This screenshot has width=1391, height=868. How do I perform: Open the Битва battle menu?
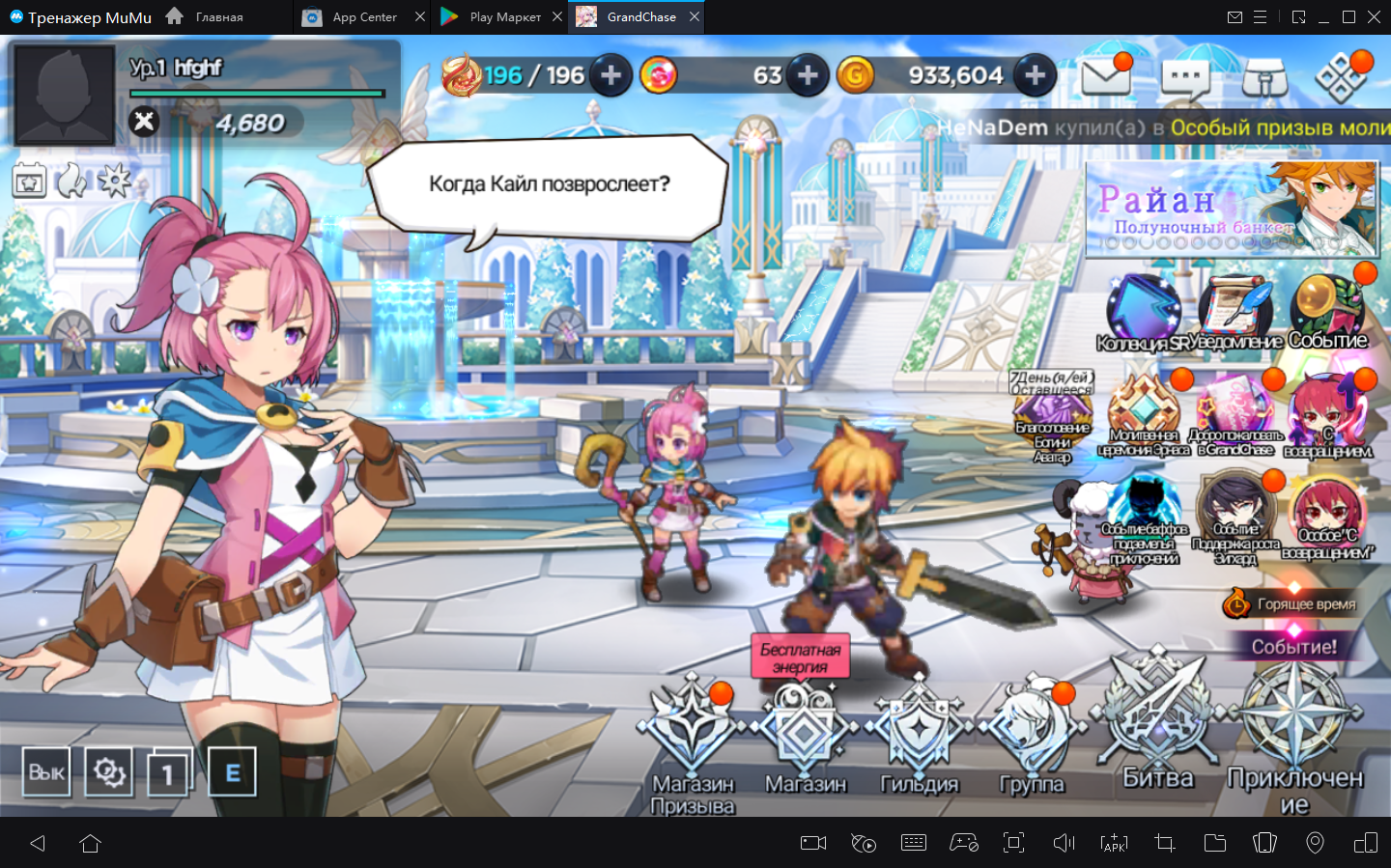1157,721
